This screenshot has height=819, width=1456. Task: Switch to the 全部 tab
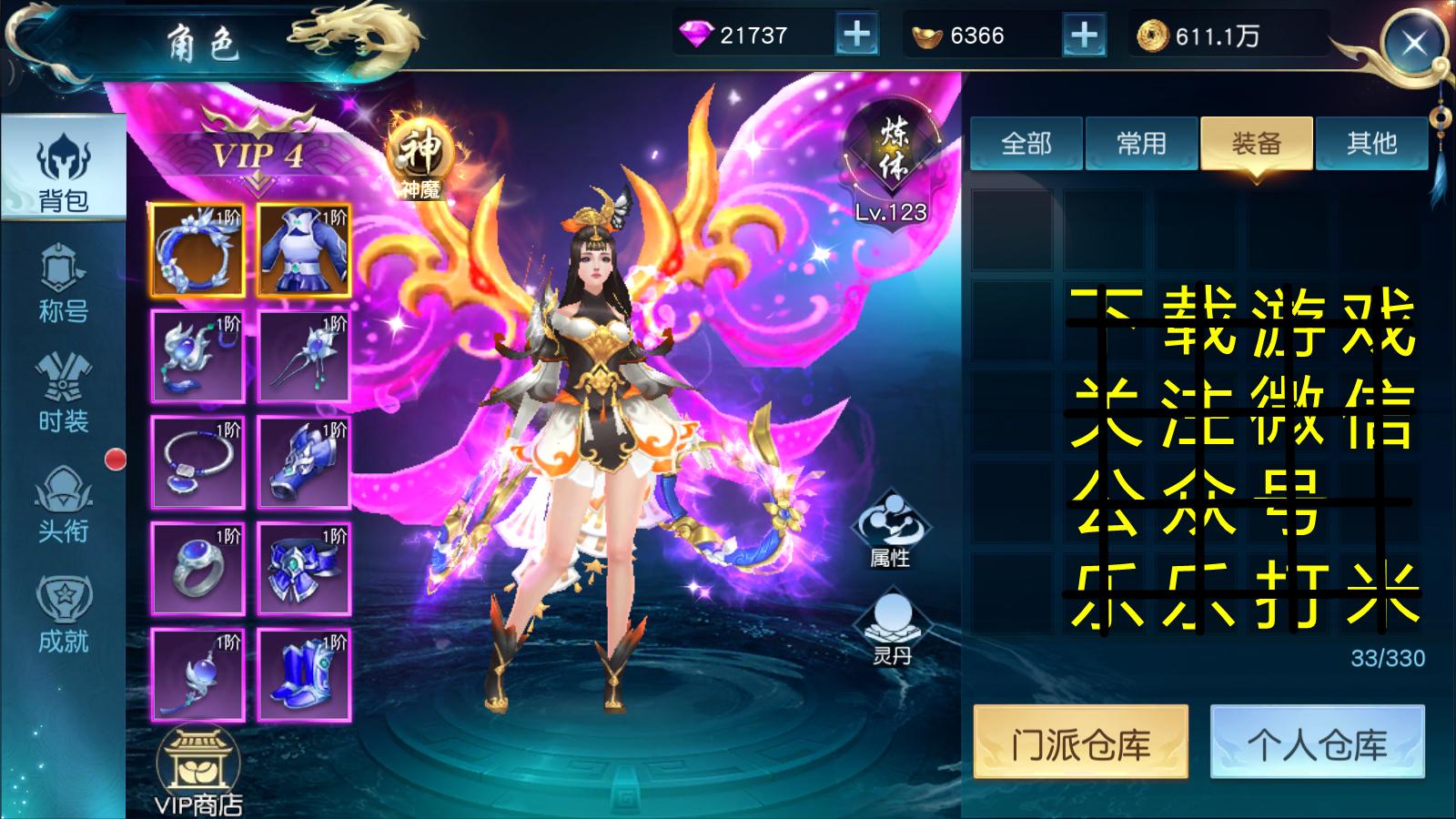[x=1026, y=143]
